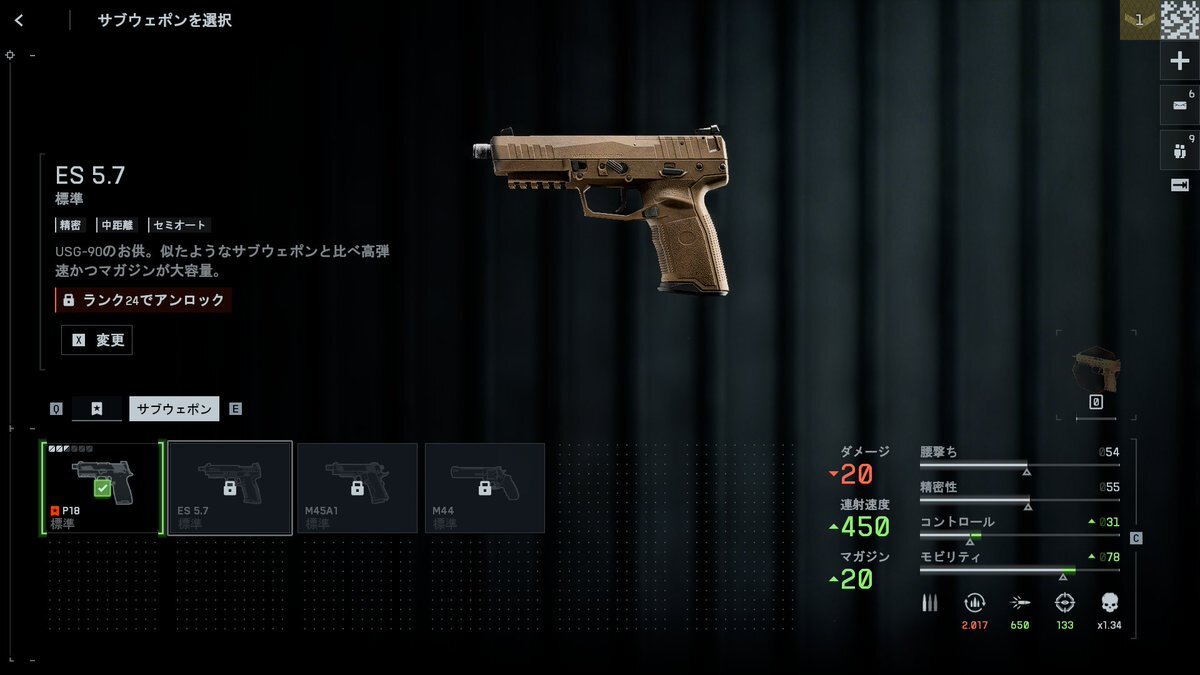The width and height of the screenshot is (1200, 675).
Task: Go back using the top-left arrow
Action: (19, 20)
